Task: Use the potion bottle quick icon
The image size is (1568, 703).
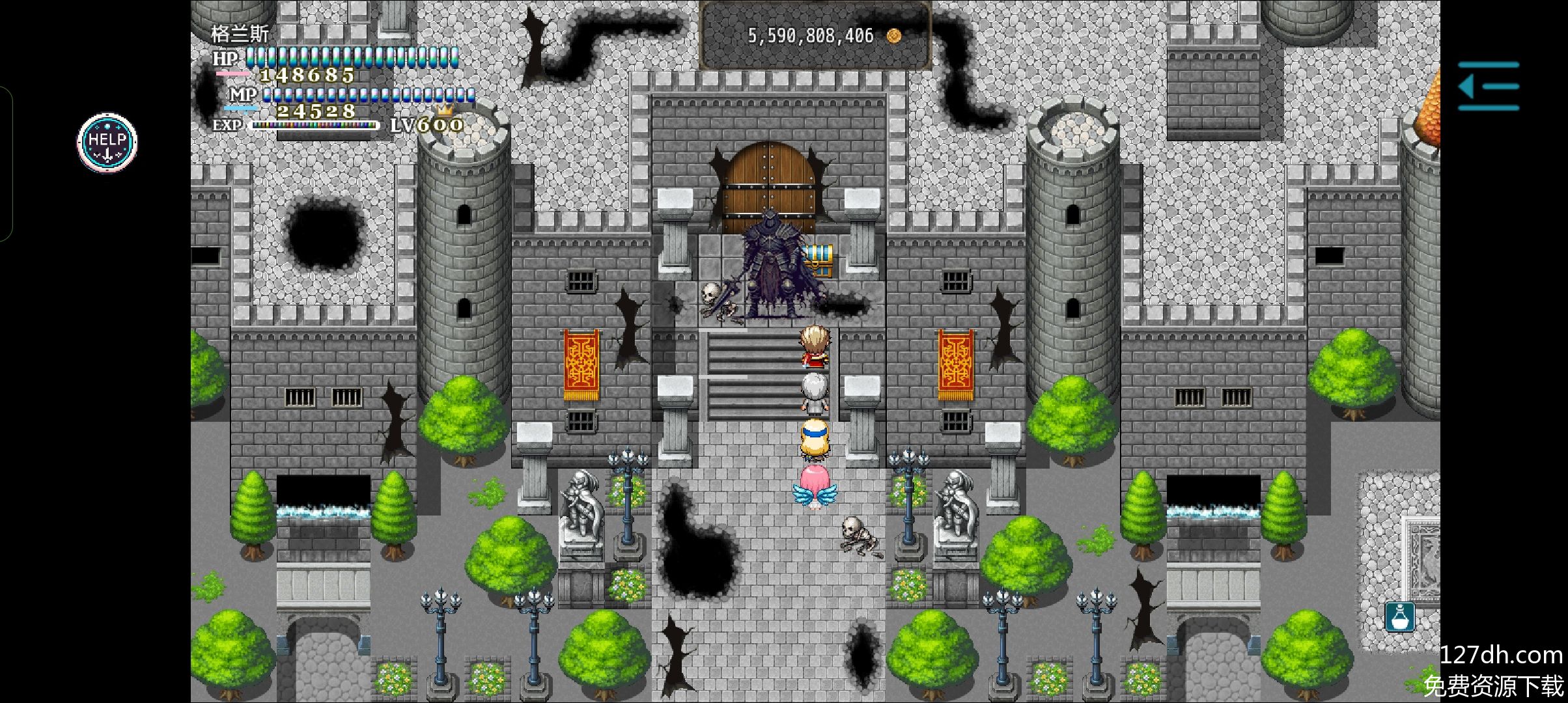Action: point(1399,616)
